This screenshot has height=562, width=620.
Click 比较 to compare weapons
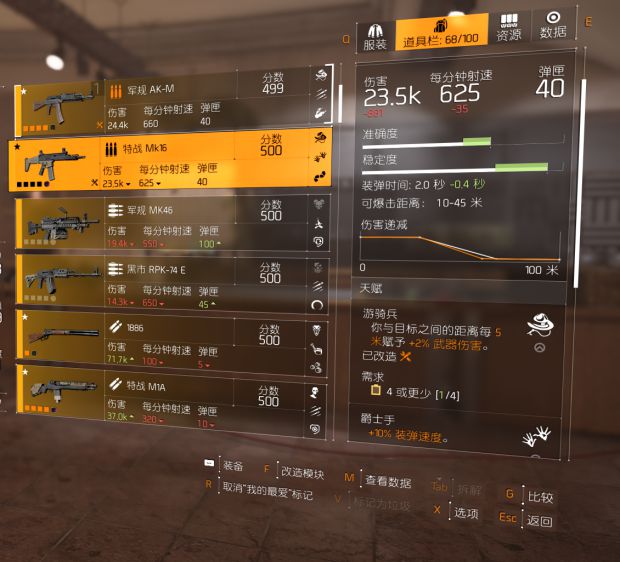pyautogui.click(x=540, y=497)
